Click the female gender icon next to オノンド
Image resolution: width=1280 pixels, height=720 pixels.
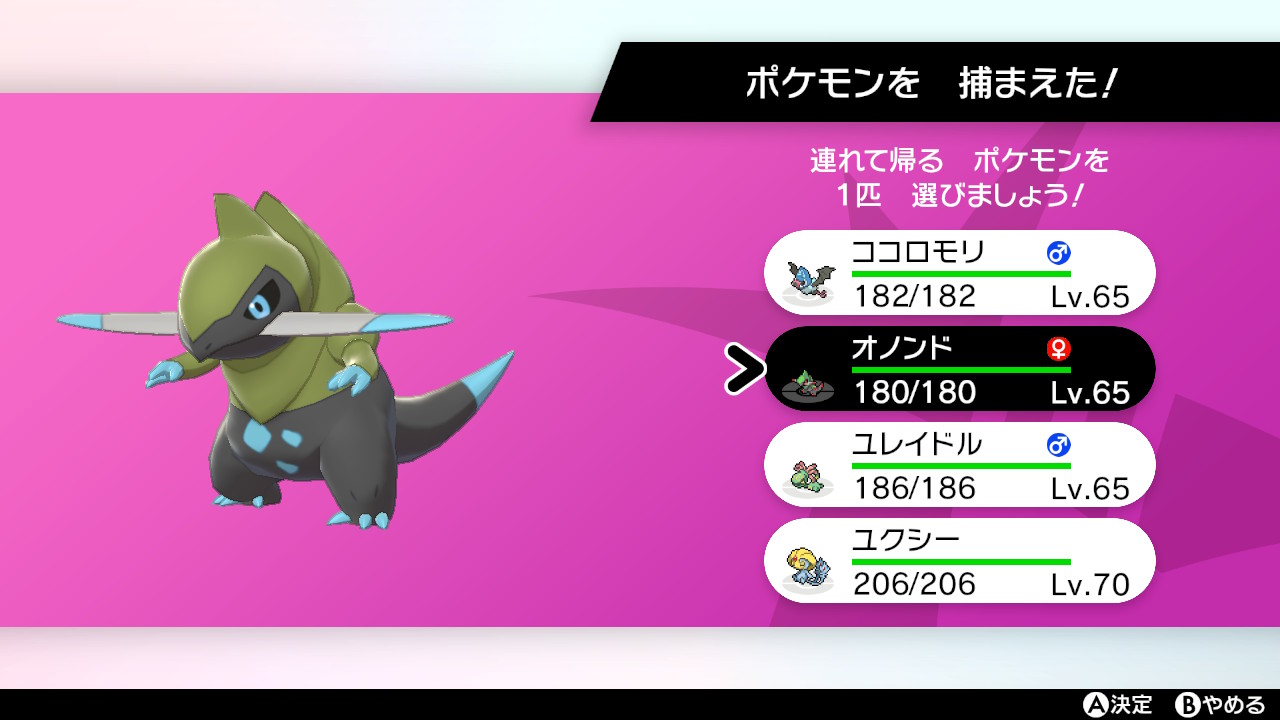(x=1060, y=349)
